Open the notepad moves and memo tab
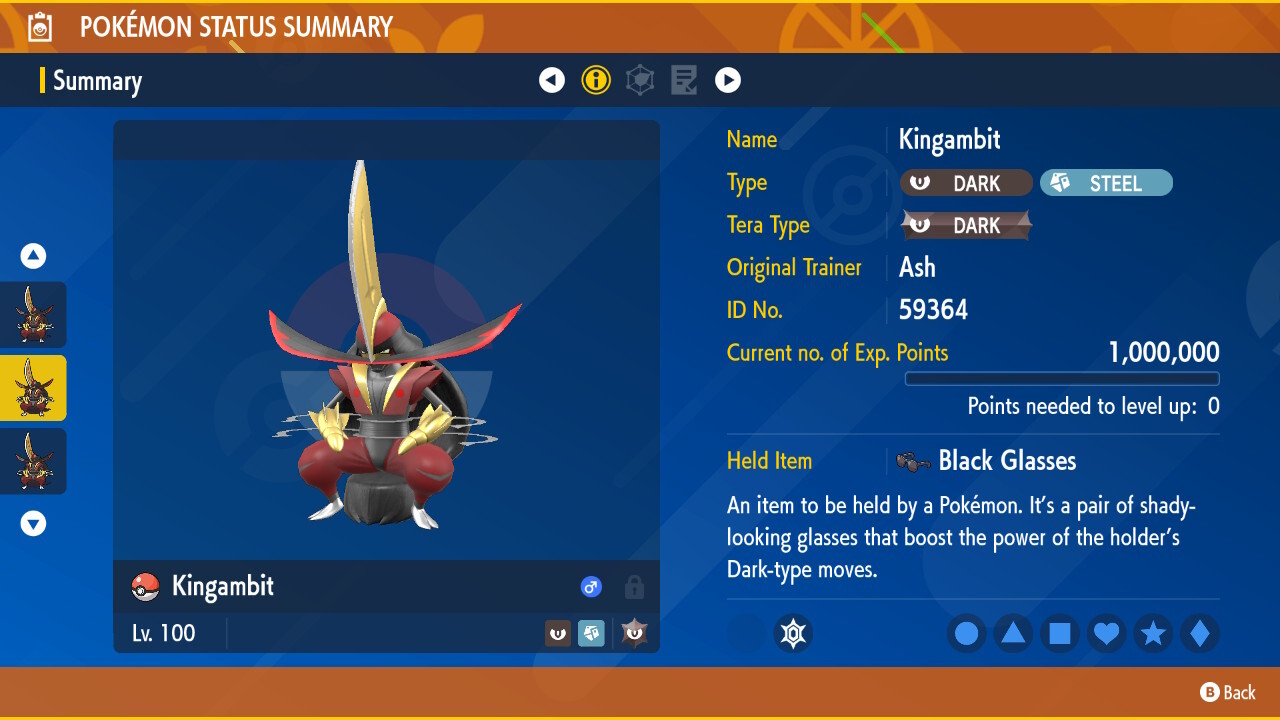This screenshot has height=720, width=1280. pyautogui.click(x=684, y=80)
